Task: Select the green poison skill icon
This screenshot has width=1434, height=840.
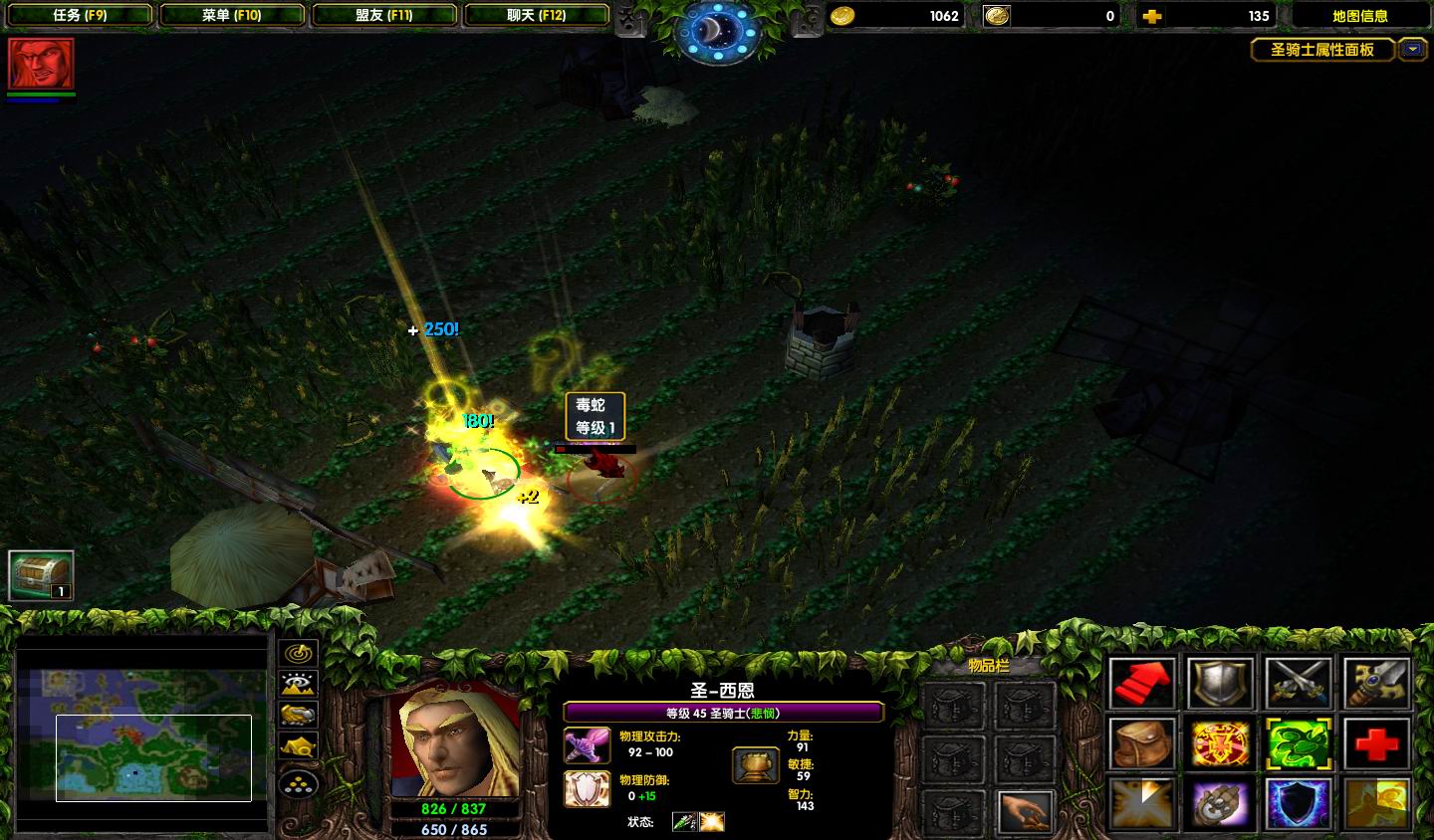Action: (x=1298, y=743)
